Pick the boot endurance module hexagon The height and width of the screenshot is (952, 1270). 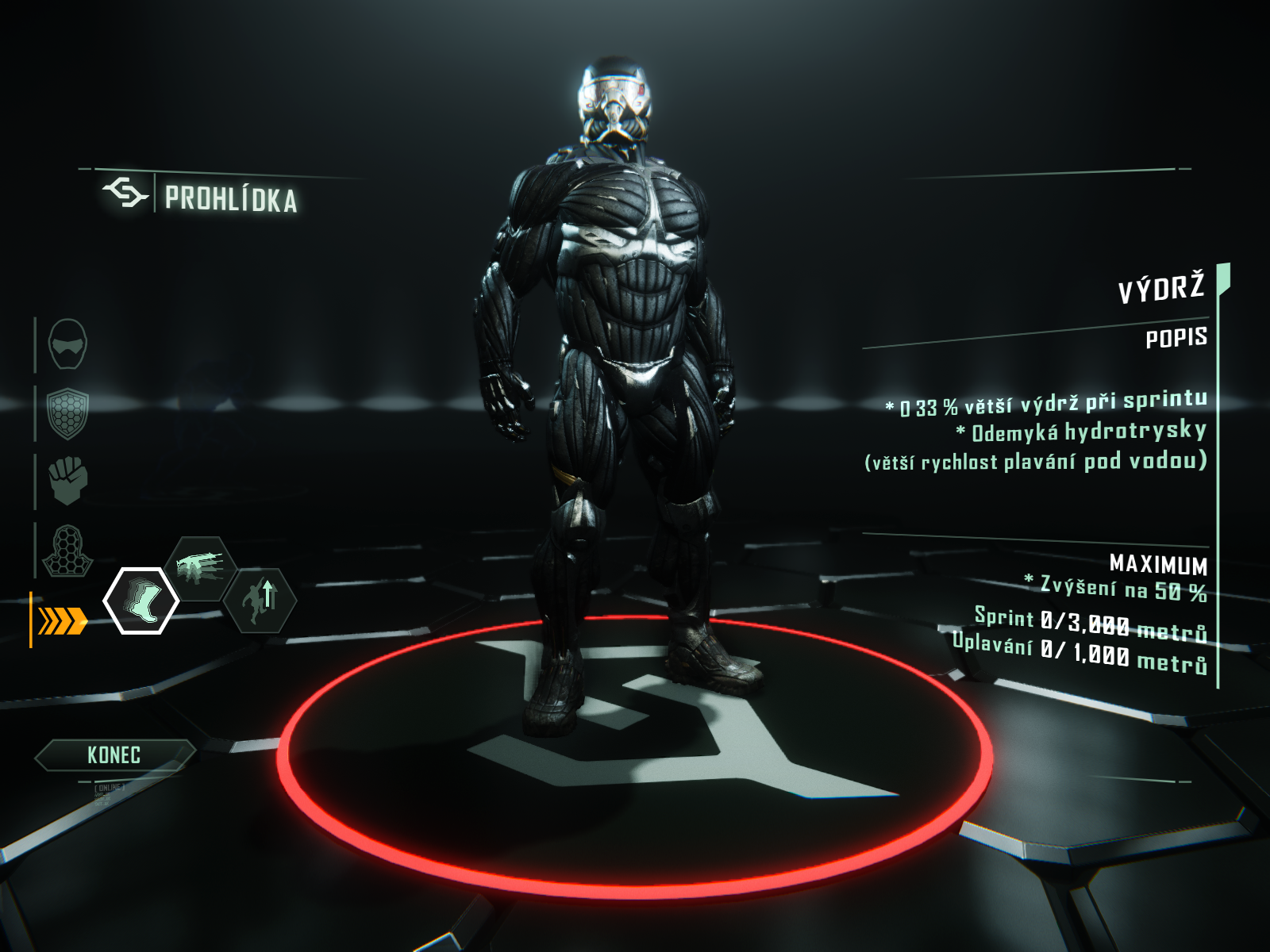pyautogui.click(x=141, y=601)
